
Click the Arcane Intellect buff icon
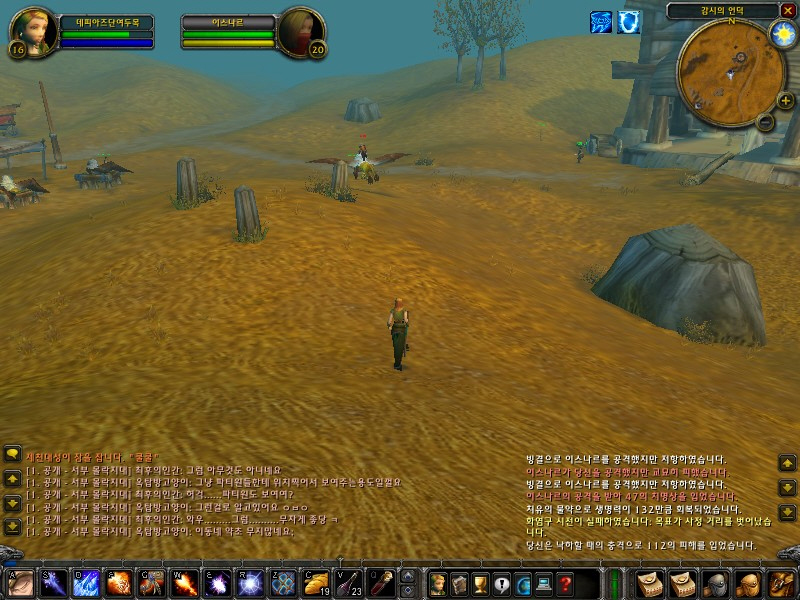click(601, 22)
